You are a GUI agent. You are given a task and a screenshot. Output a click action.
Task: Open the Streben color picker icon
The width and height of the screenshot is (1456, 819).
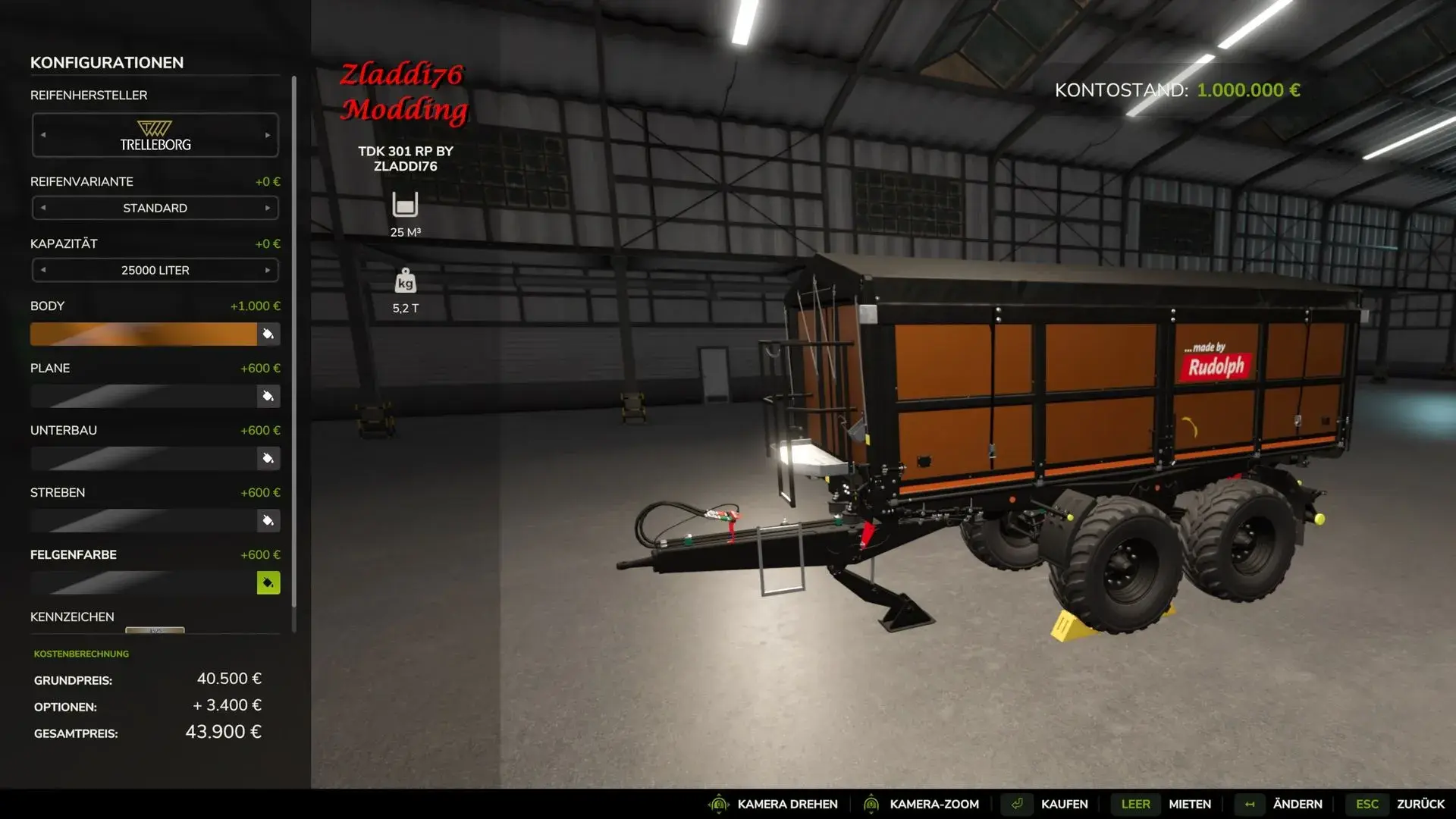268,520
